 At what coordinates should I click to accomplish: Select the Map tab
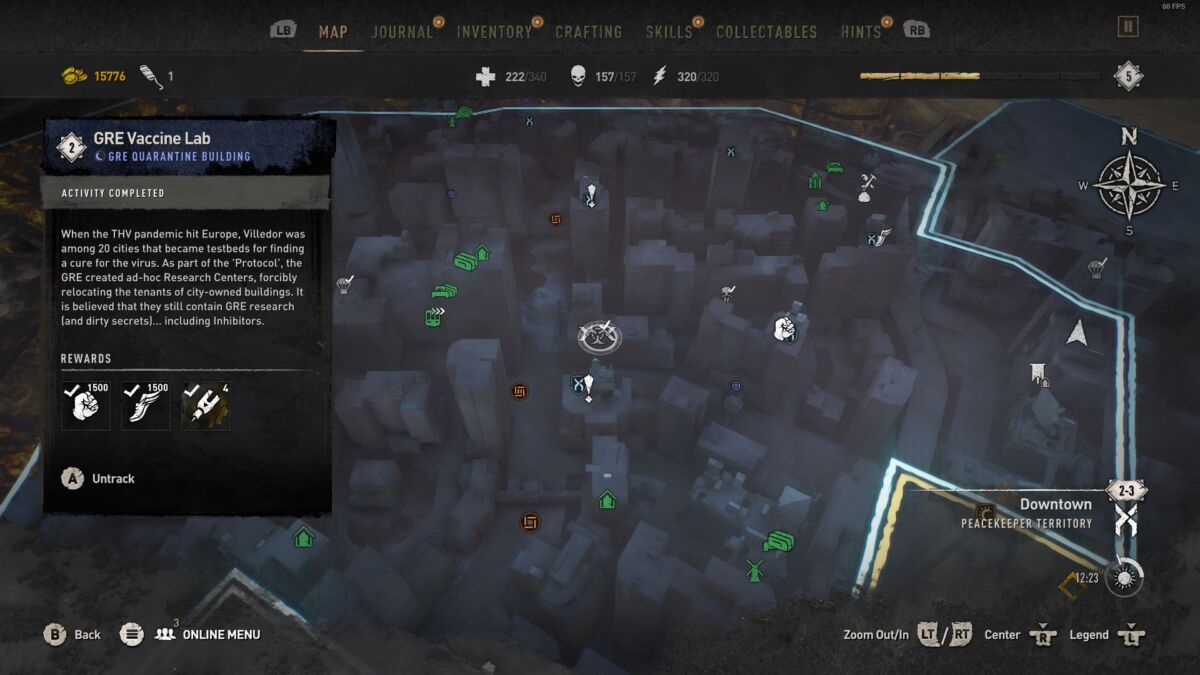[333, 32]
